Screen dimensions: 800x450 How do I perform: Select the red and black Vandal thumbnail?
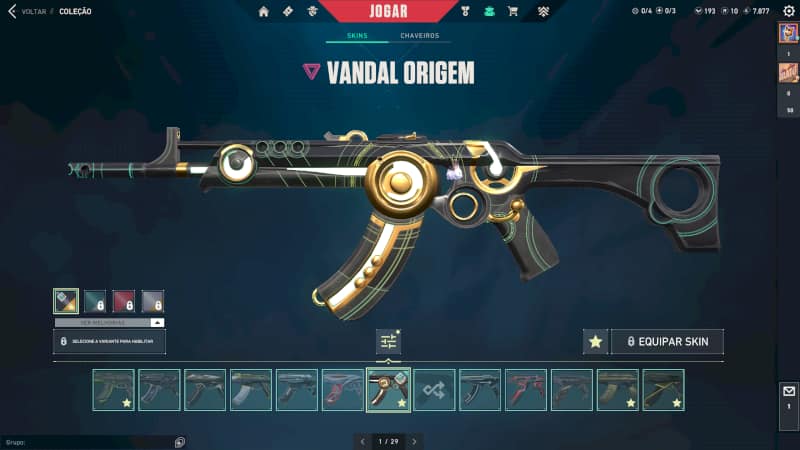(x=526, y=390)
